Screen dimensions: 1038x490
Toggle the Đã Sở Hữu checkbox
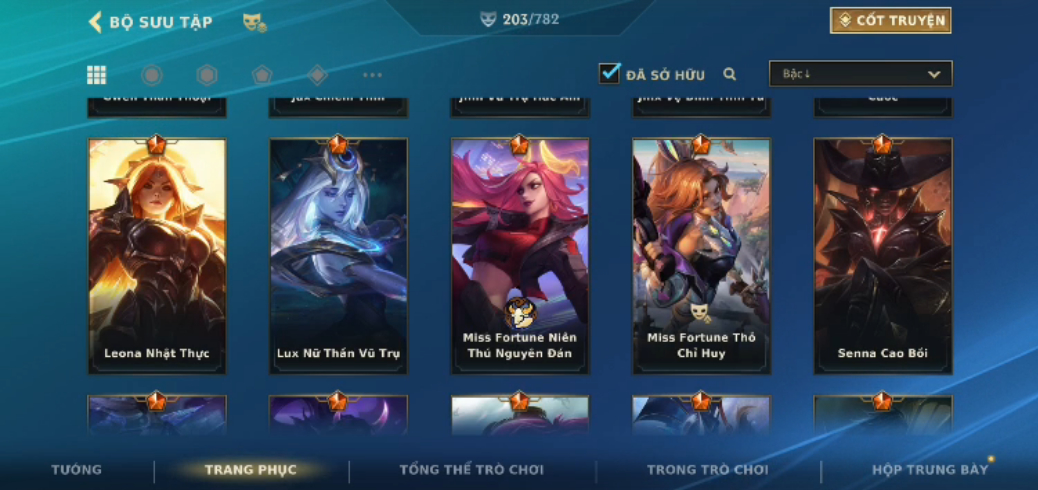[x=609, y=73]
